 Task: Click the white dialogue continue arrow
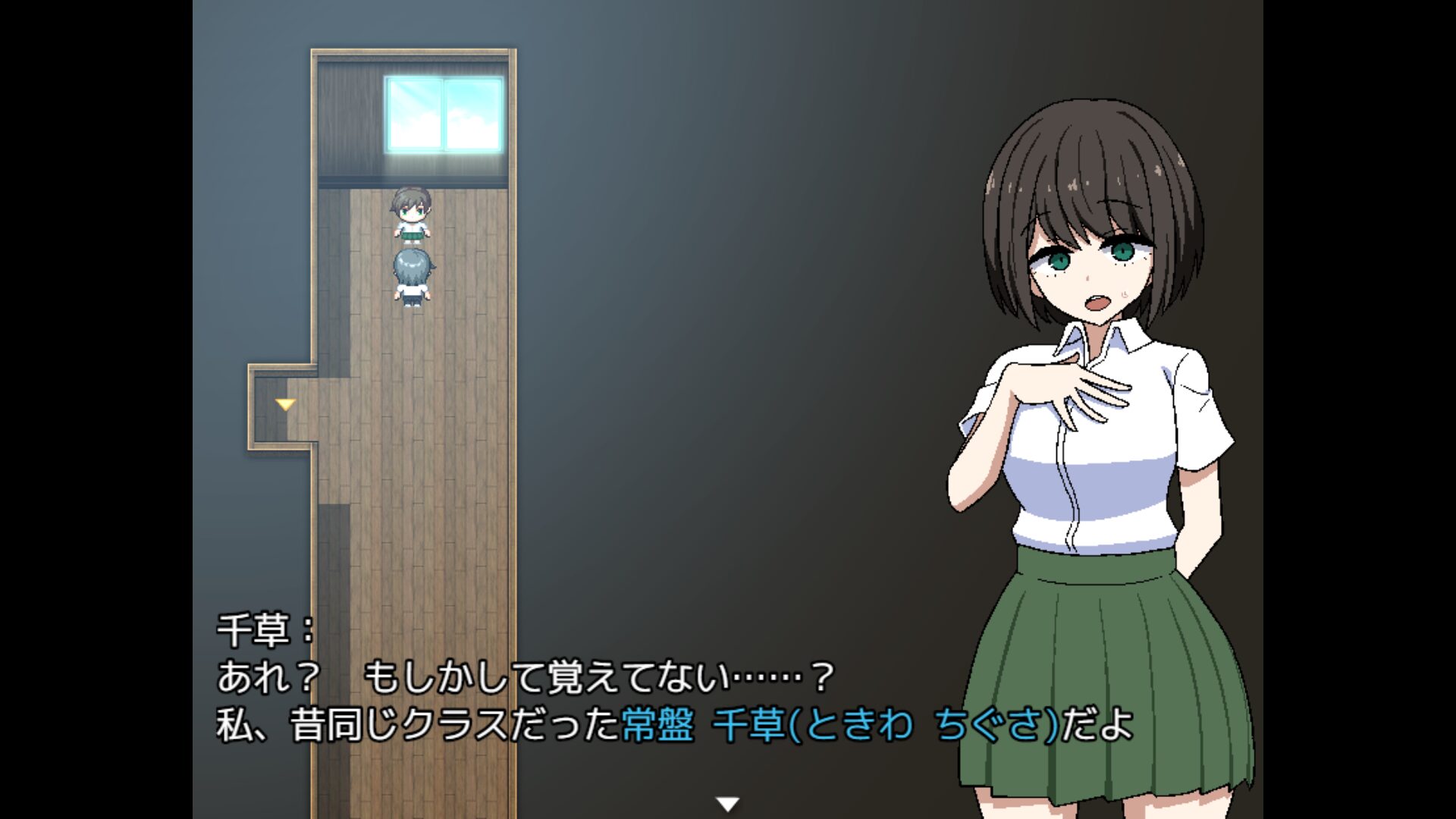727,804
